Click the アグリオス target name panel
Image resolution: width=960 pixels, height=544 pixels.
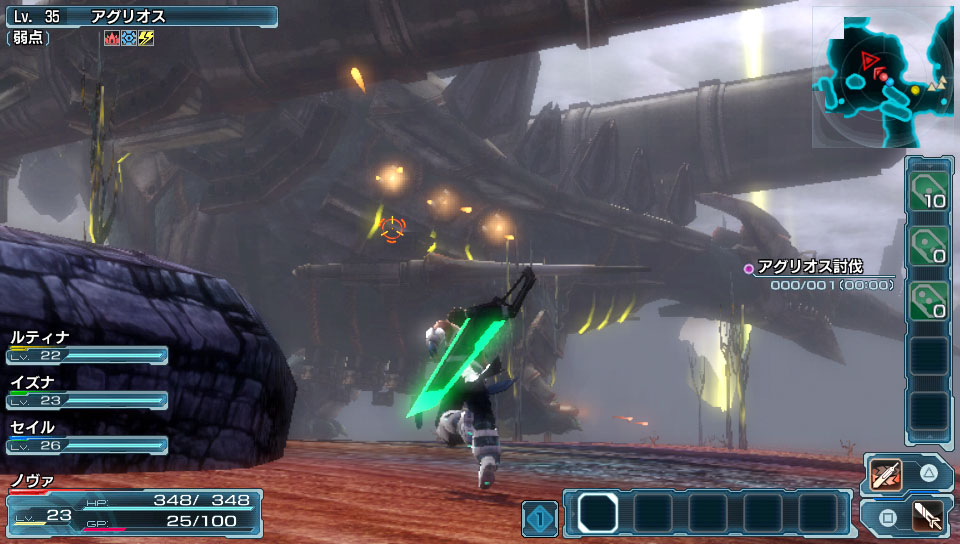[x=140, y=17]
